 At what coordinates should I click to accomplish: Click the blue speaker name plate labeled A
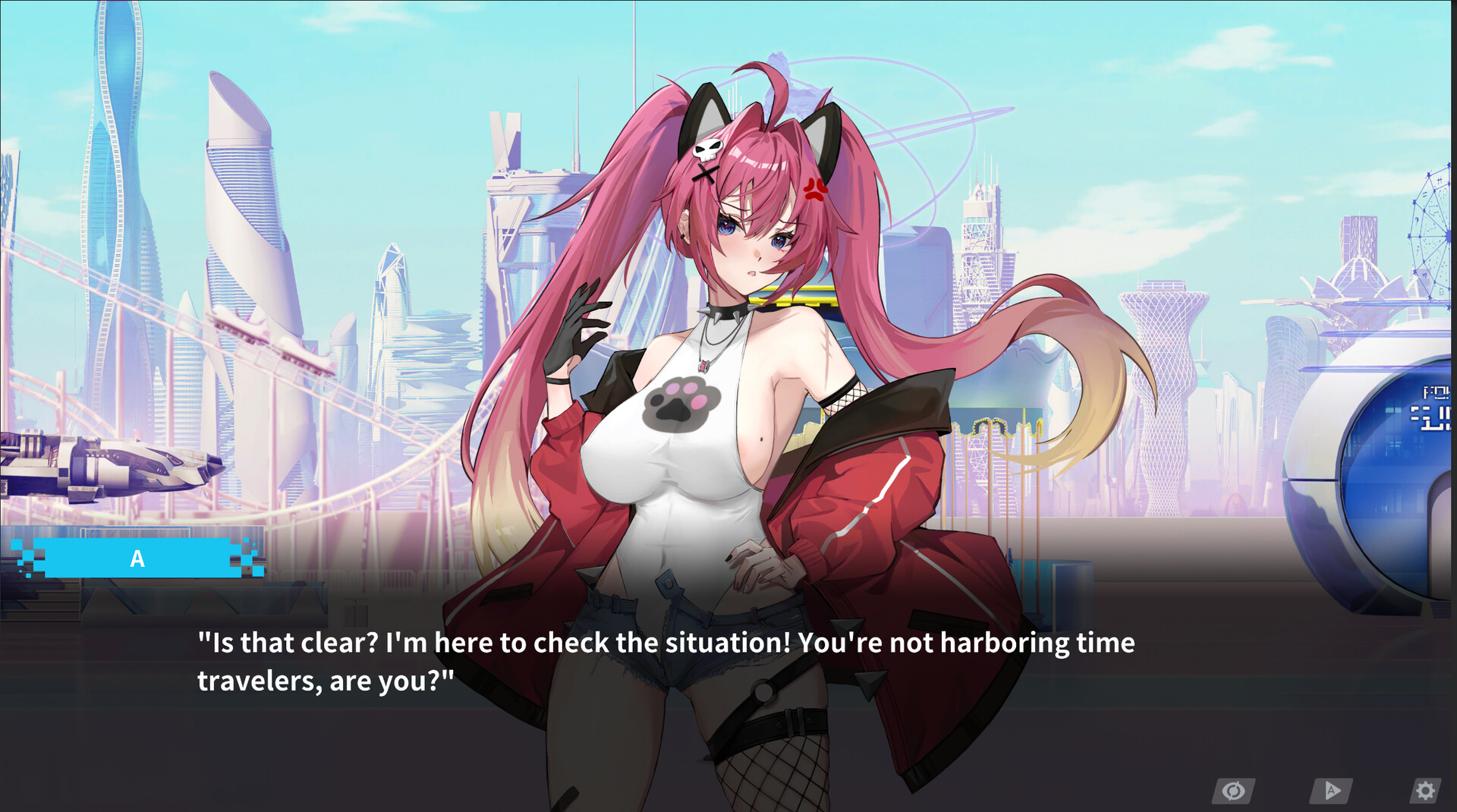(x=138, y=559)
